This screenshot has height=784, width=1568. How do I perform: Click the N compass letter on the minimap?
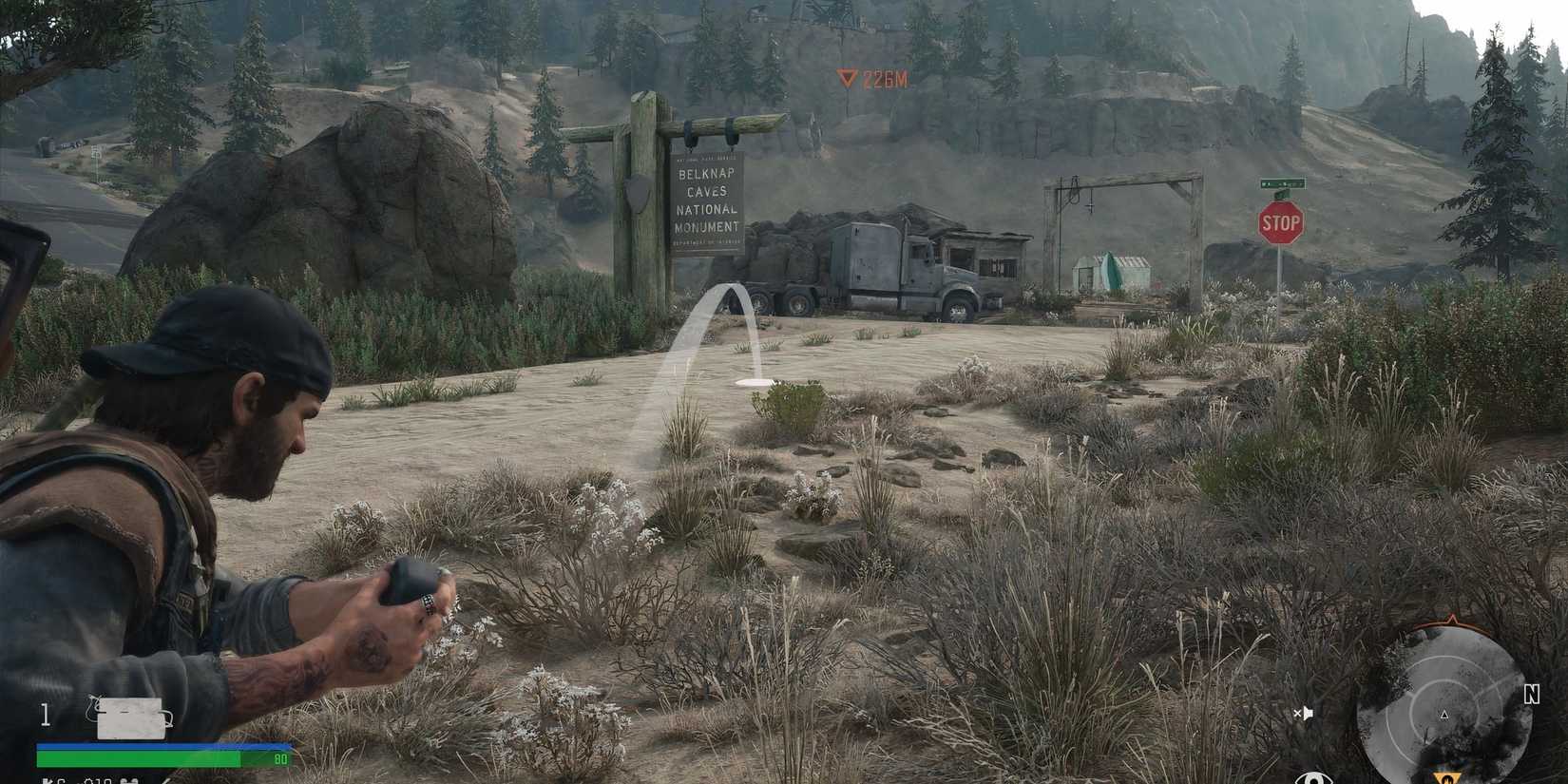click(1532, 693)
